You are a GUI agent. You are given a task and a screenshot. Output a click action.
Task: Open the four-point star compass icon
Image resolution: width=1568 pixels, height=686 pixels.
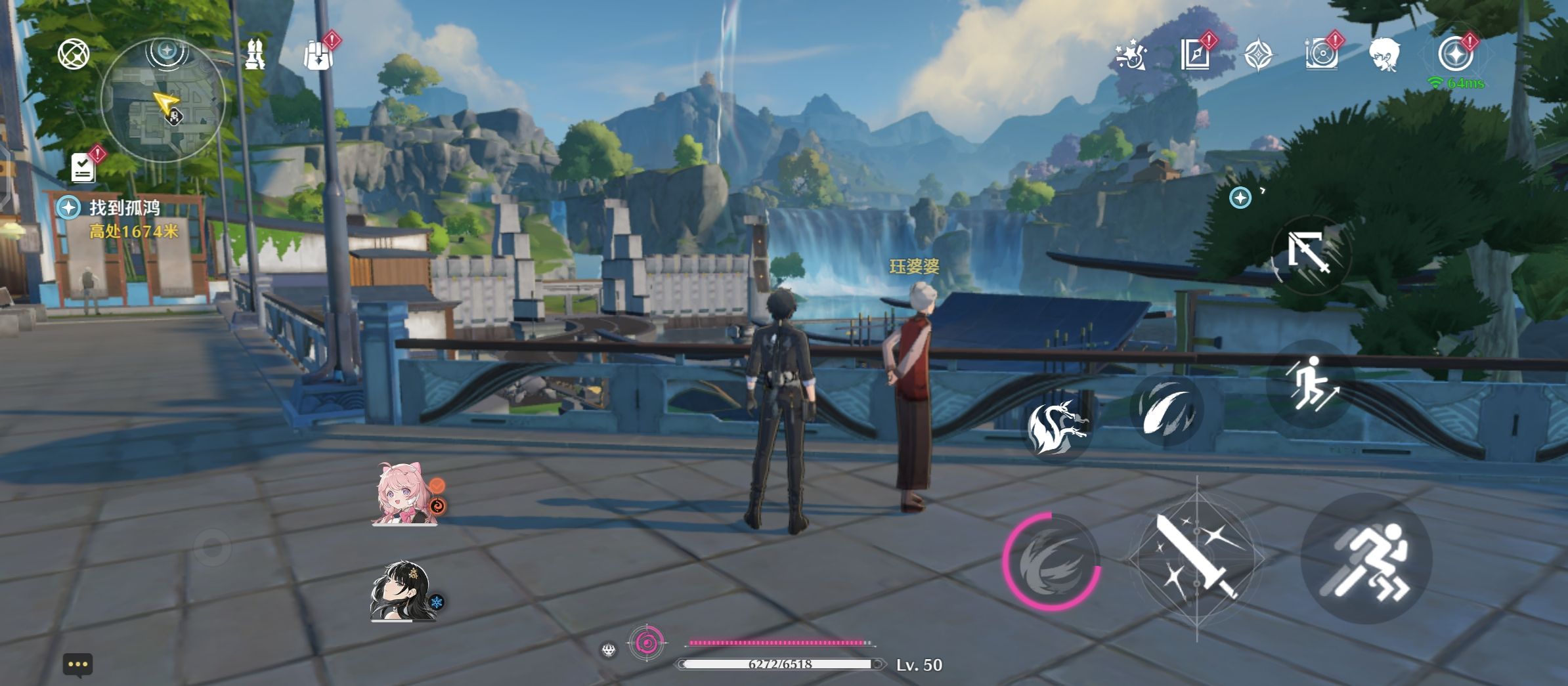pos(1258,54)
